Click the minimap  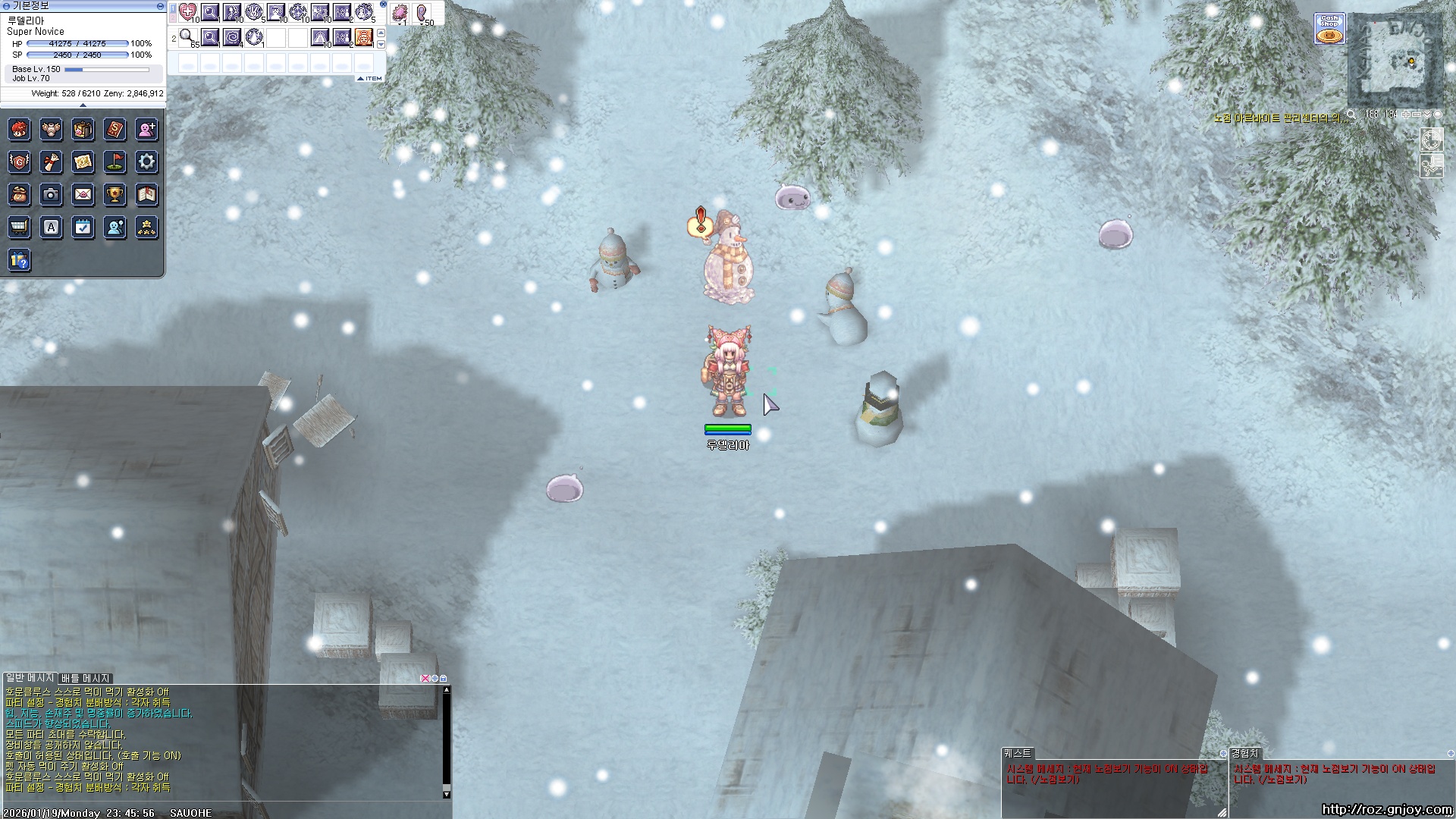(x=1394, y=61)
